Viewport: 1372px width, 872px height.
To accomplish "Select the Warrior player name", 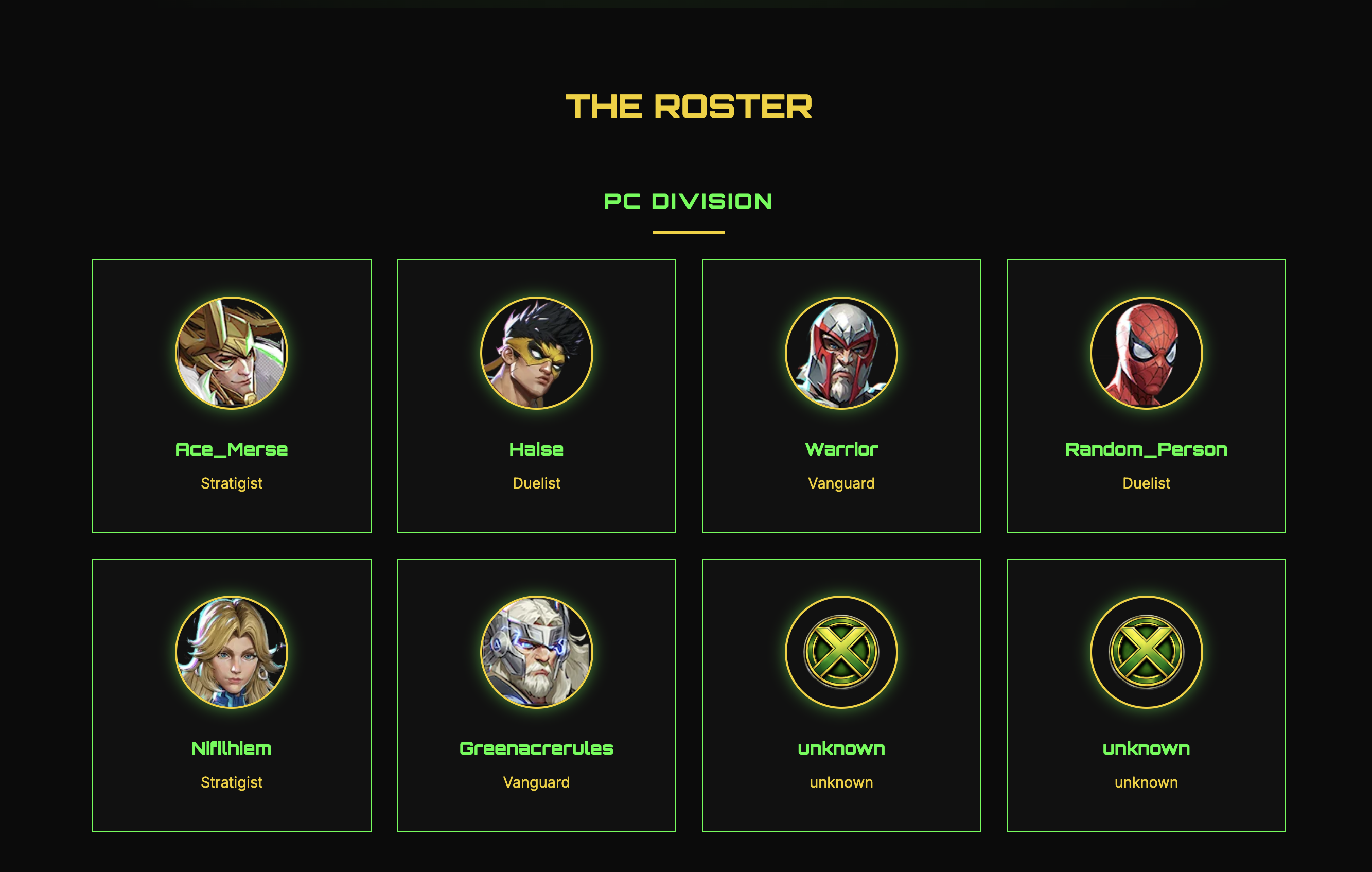I will click(841, 449).
